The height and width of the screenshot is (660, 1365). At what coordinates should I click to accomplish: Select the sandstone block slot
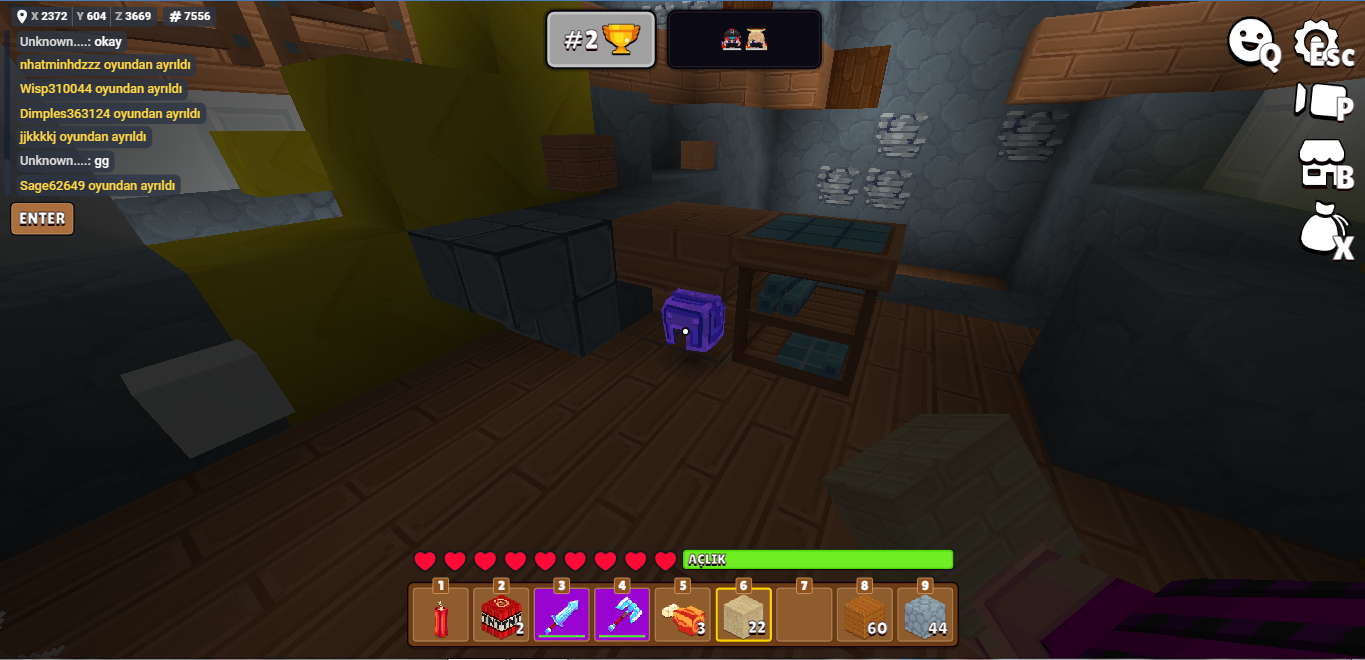743,615
